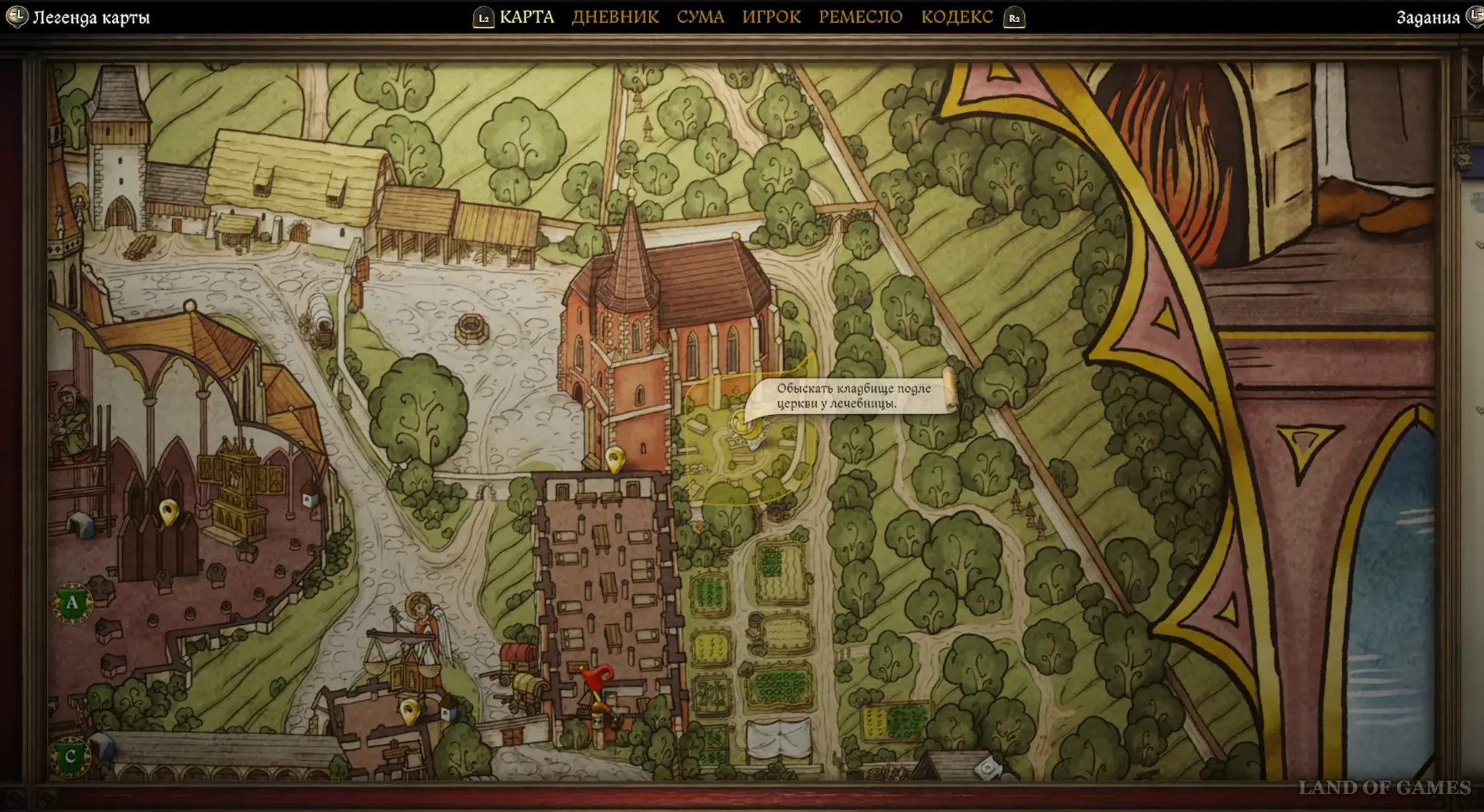1484x812 pixels.
Task: Open the Задания quest list
Action: [1428, 18]
